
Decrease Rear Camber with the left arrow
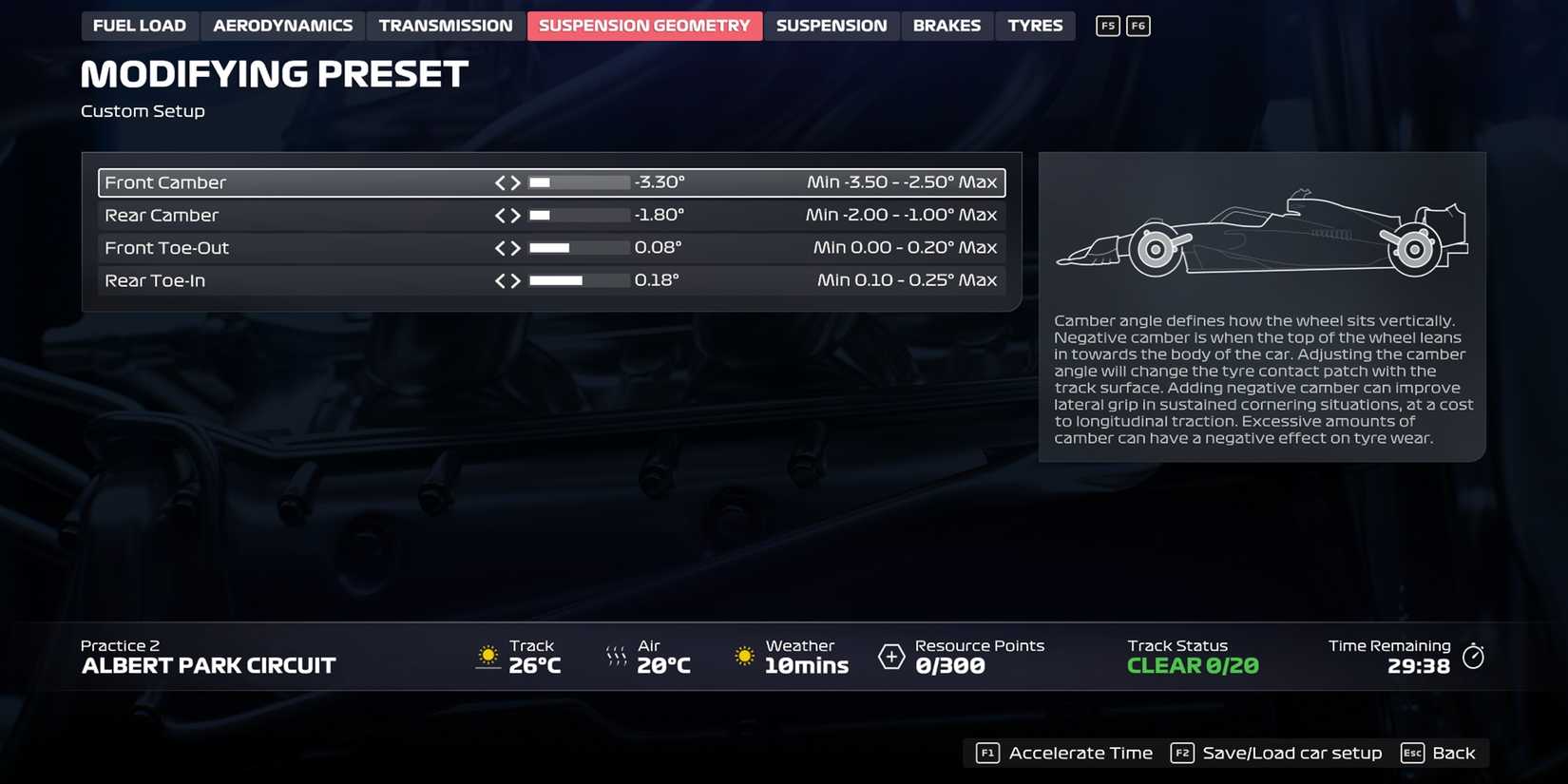tap(501, 215)
